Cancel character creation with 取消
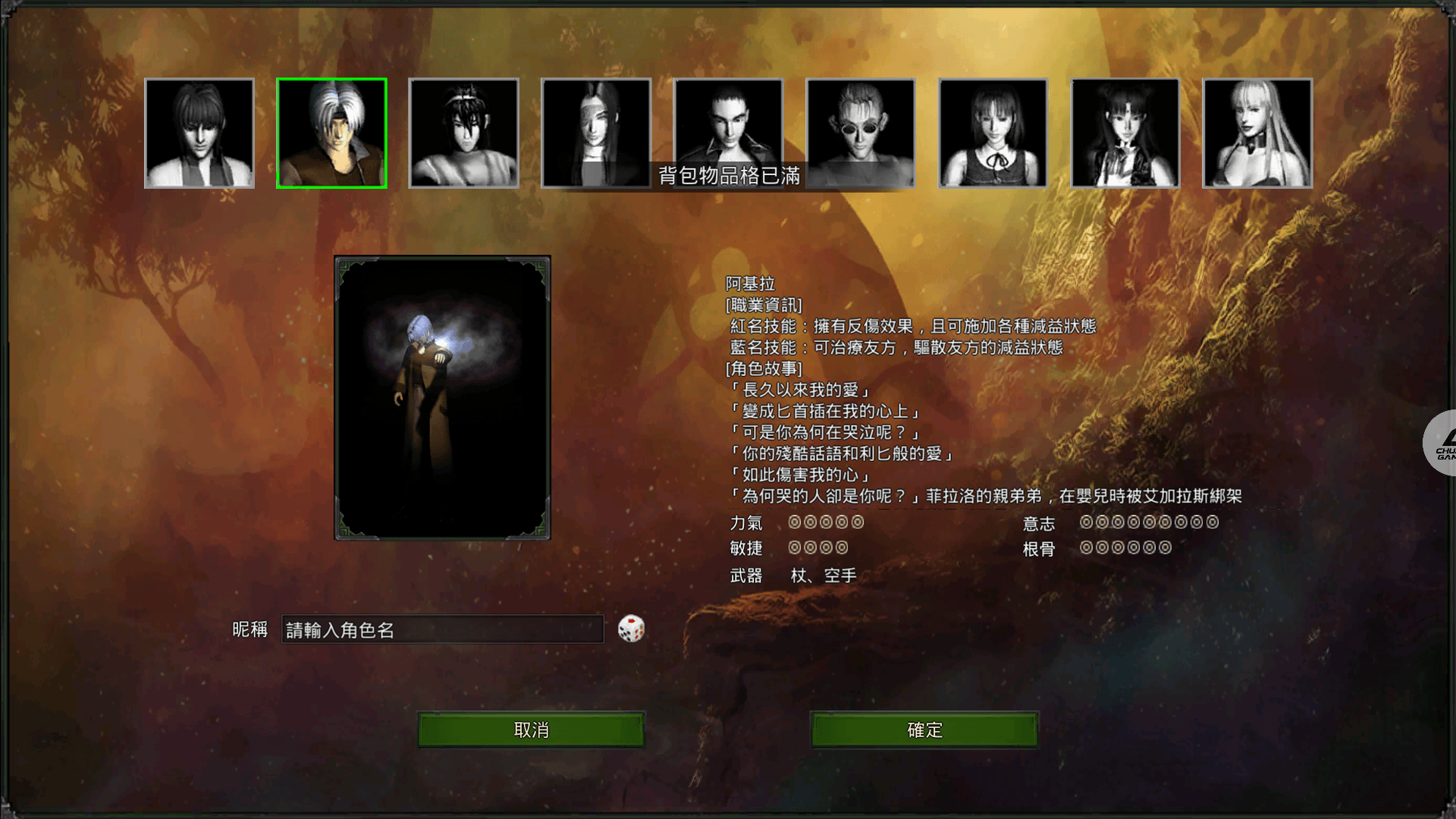 (x=531, y=730)
